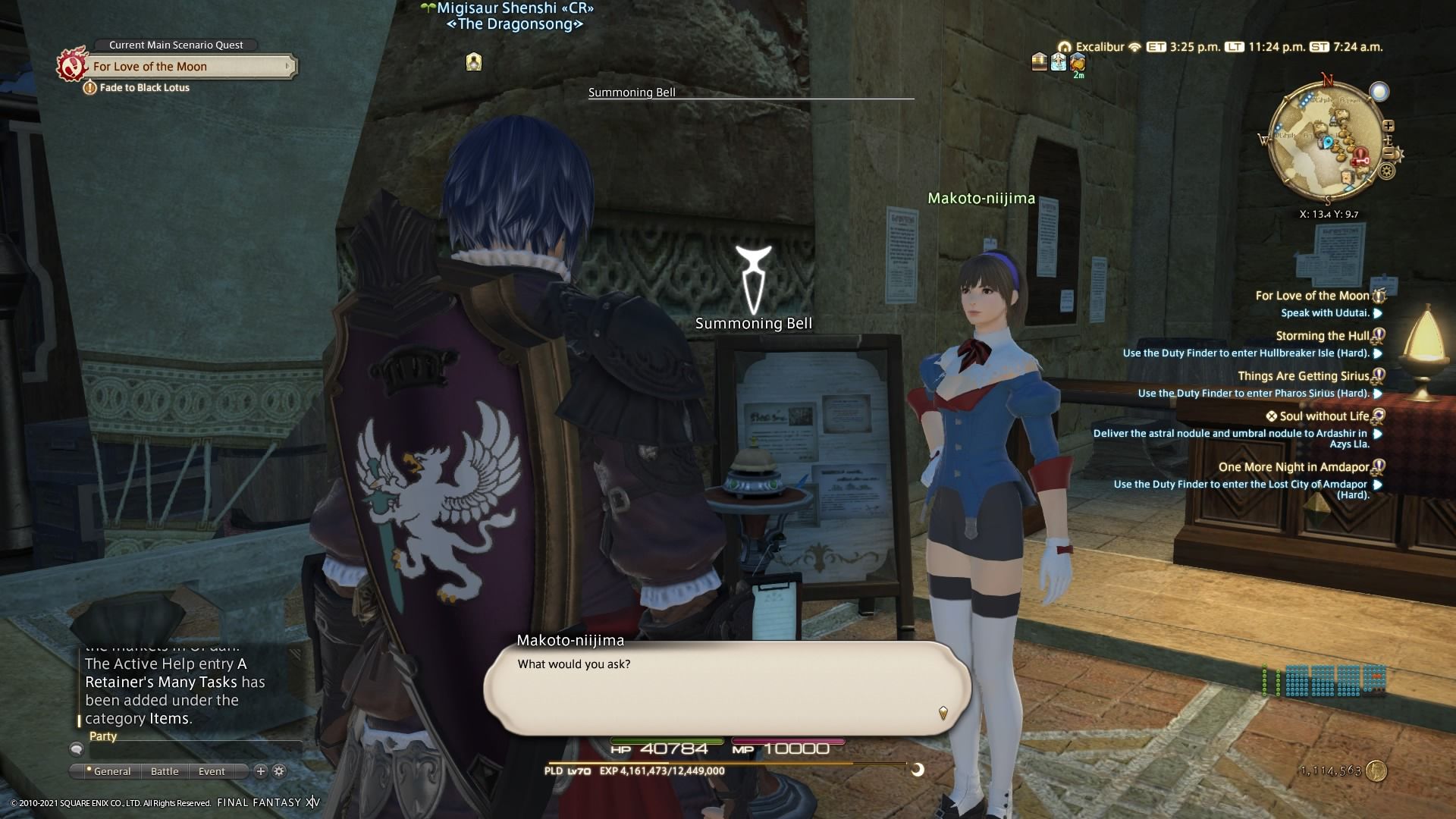Viewport: 1456px width, 819px height.
Task: Open chat settings via the gear icon
Action: 279,770
